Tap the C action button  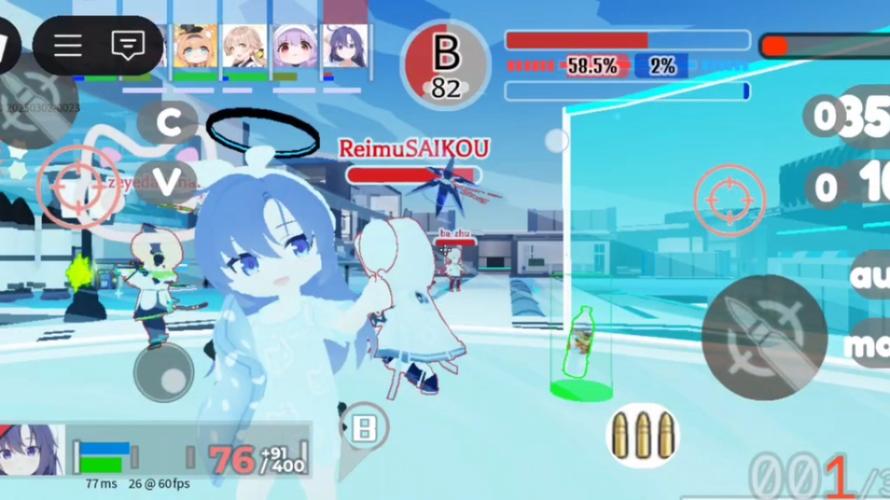point(167,122)
